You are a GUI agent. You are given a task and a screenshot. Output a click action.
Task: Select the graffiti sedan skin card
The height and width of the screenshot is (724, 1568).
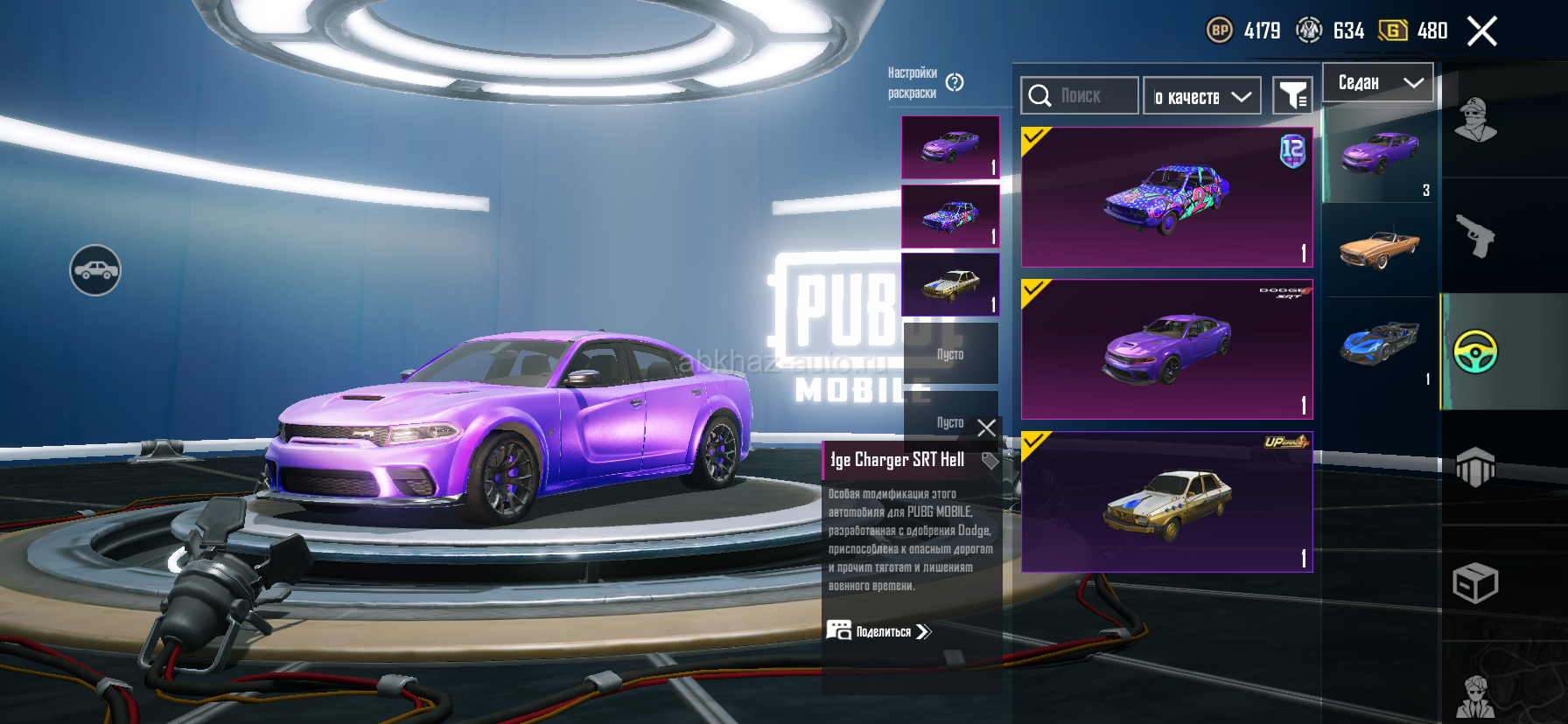click(x=1166, y=197)
